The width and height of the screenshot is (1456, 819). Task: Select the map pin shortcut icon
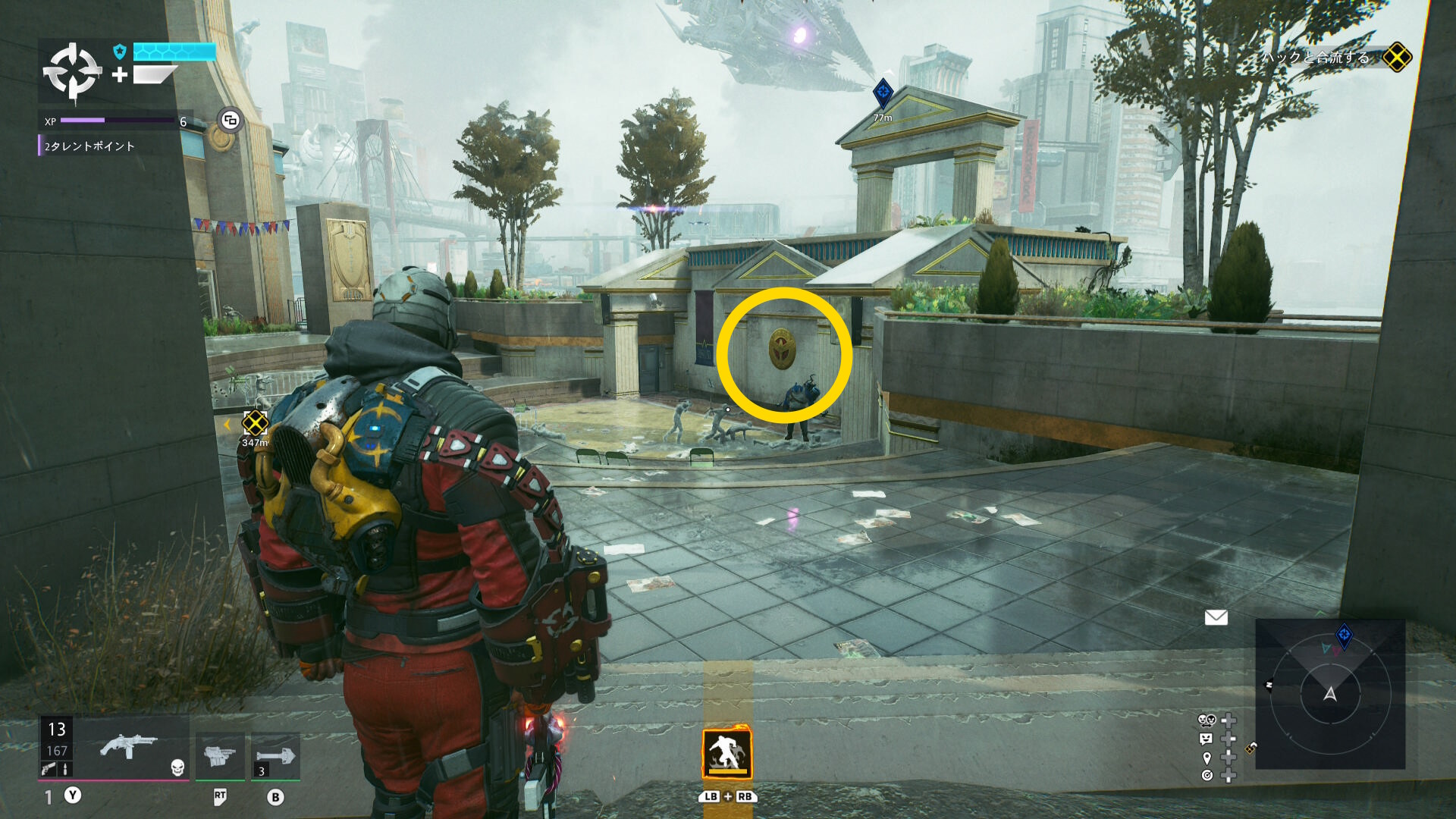1207,758
